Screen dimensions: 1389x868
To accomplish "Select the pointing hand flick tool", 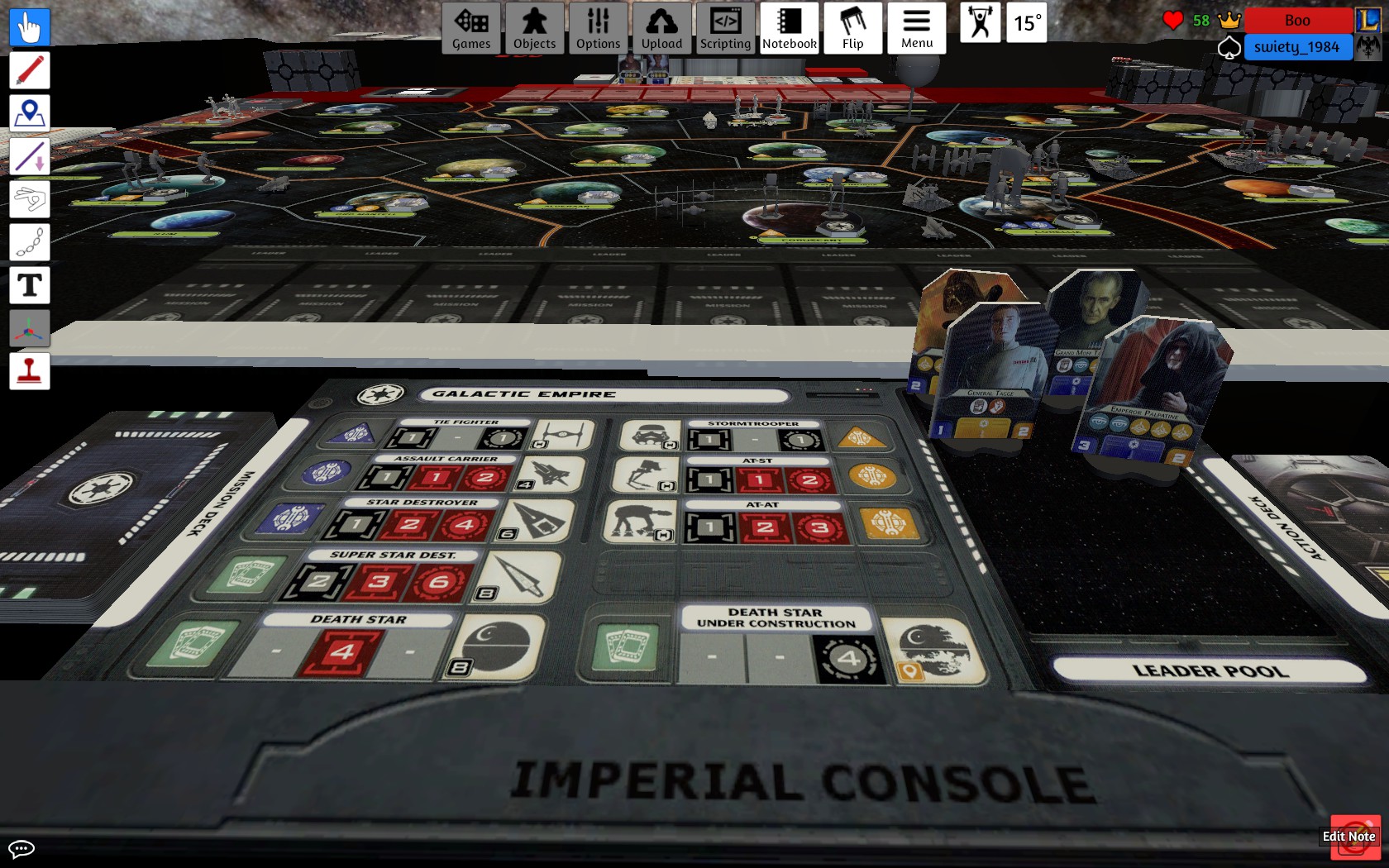I will tap(30, 199).
